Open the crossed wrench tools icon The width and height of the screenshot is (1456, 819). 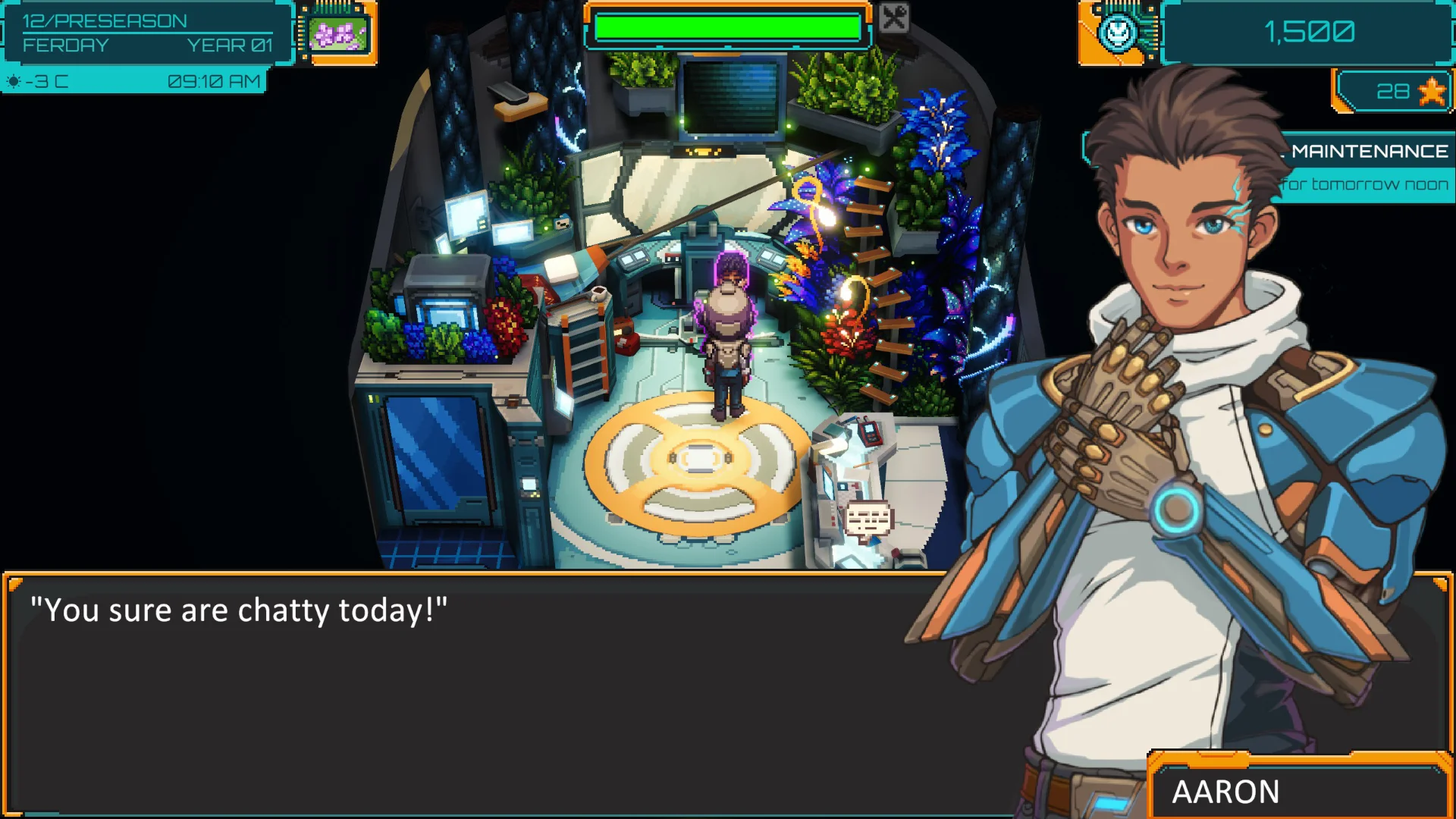[x=894, y=17]
